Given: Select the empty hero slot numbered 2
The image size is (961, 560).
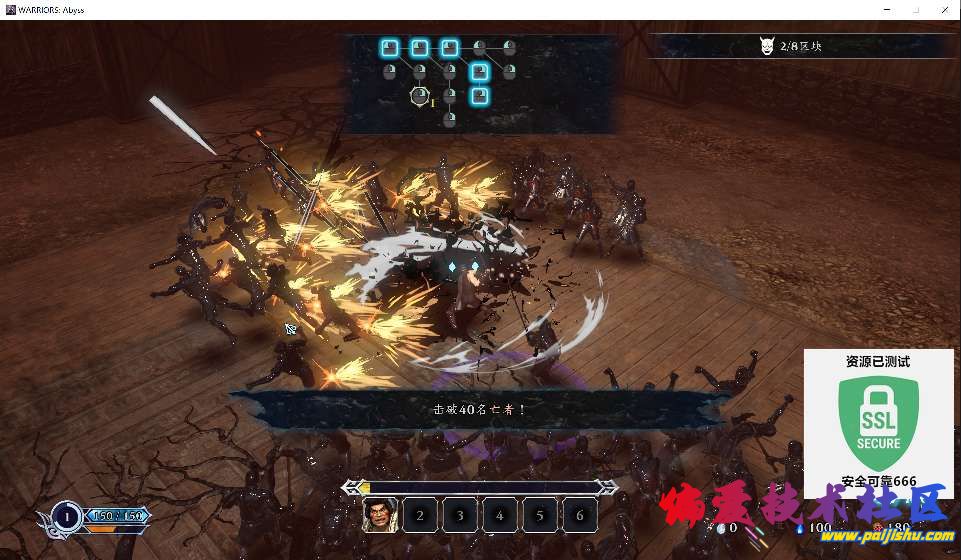Looking at the screenshot, I should 420,515.
